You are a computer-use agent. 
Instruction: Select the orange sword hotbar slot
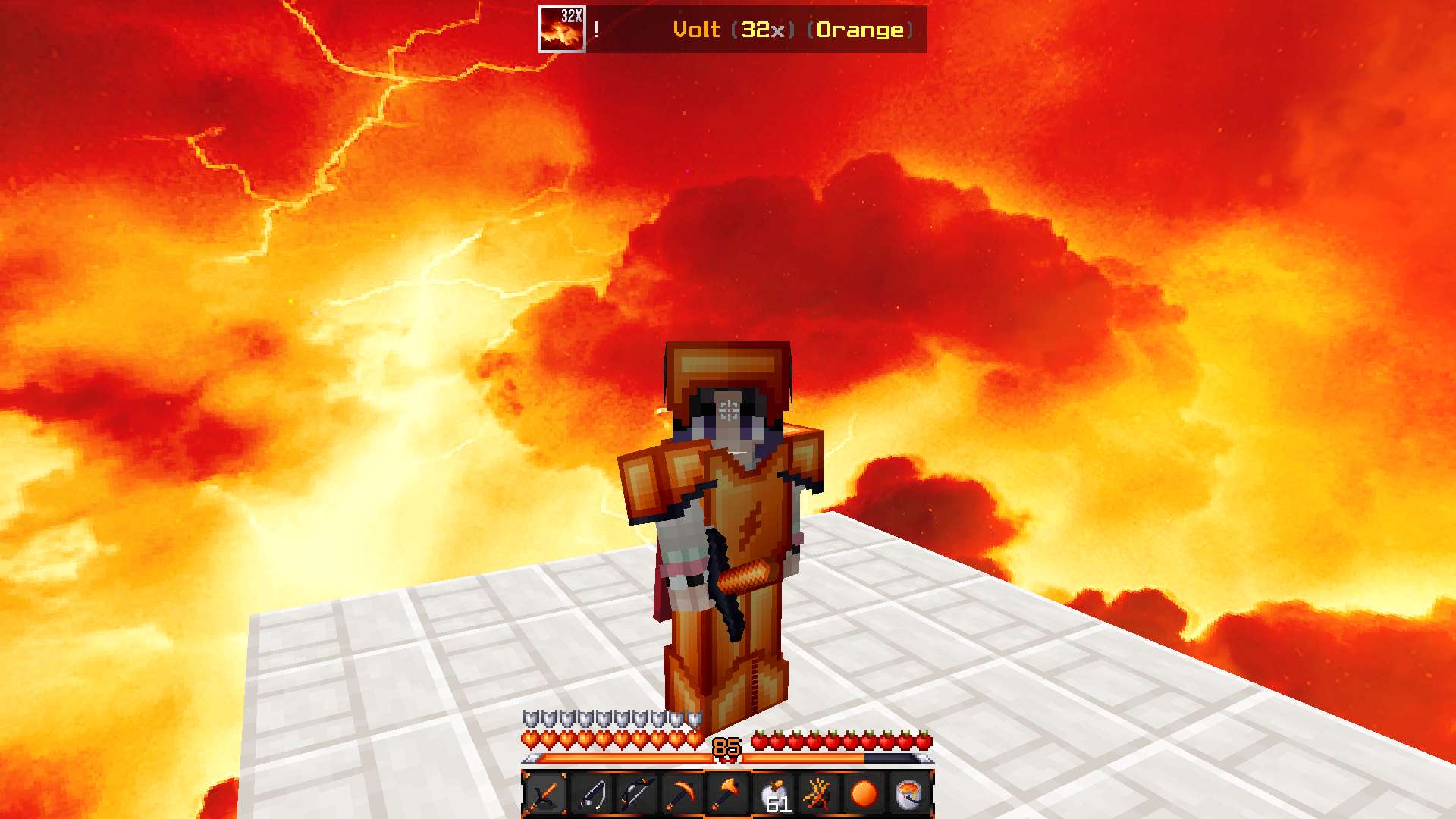click(x=545, y=794)
